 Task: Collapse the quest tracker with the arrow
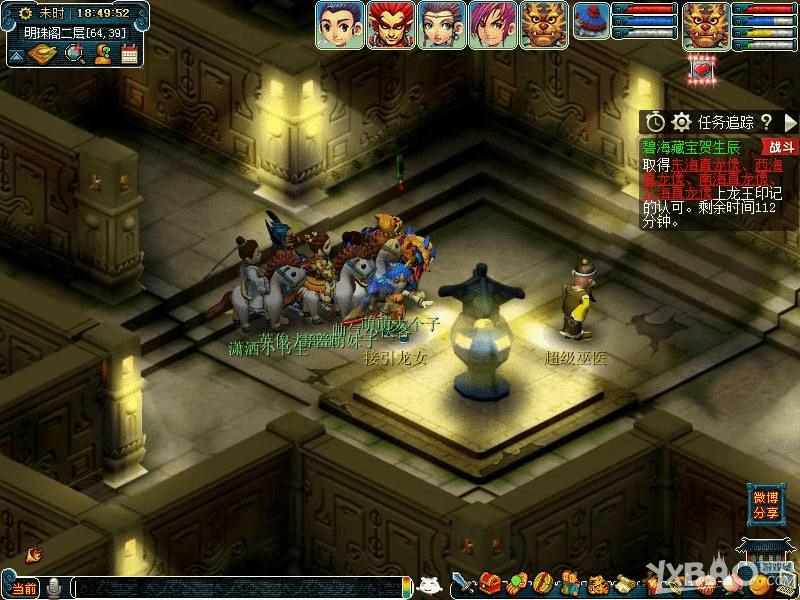pos(790,122)
